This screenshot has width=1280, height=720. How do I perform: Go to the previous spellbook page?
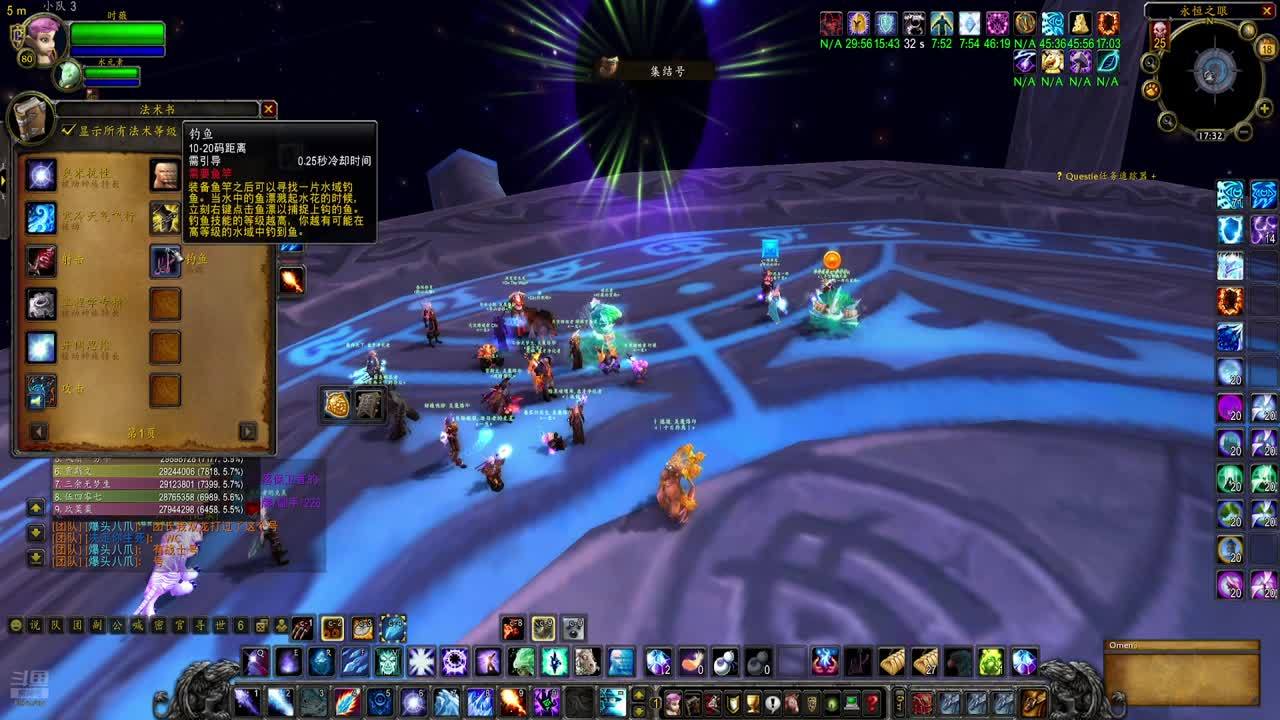[39, 432]
